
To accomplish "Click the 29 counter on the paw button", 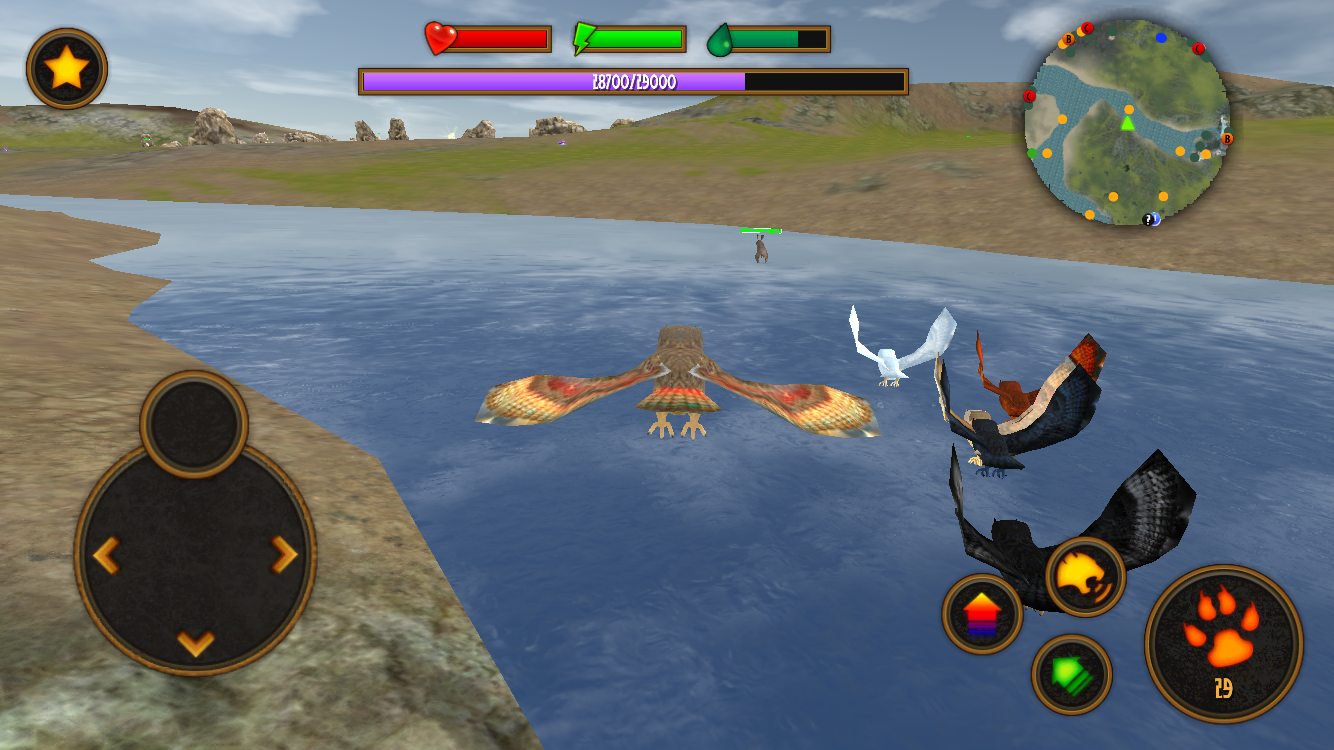I will [x=1225, y=688].
